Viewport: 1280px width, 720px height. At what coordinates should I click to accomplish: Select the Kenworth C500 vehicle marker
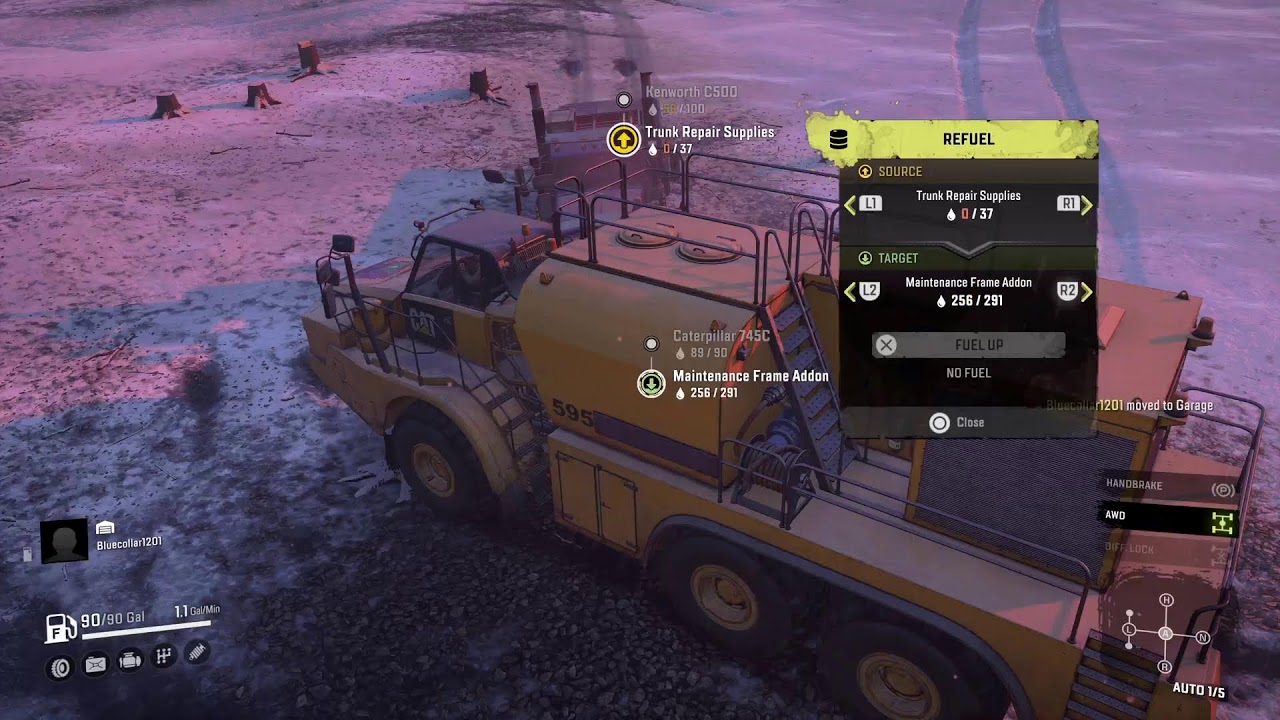pos(624,99)
